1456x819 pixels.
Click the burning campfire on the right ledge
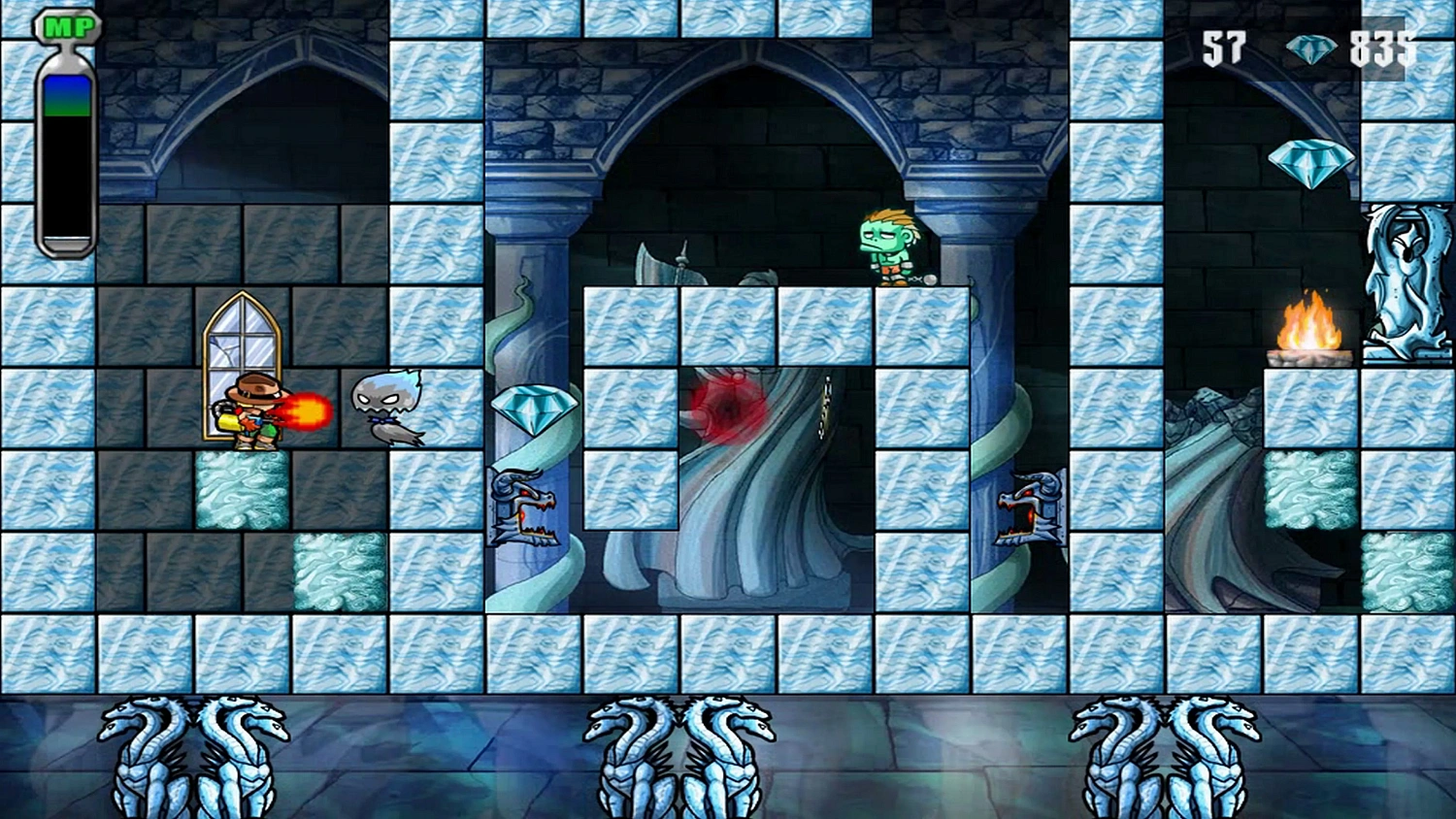[x=1308, y=328]
